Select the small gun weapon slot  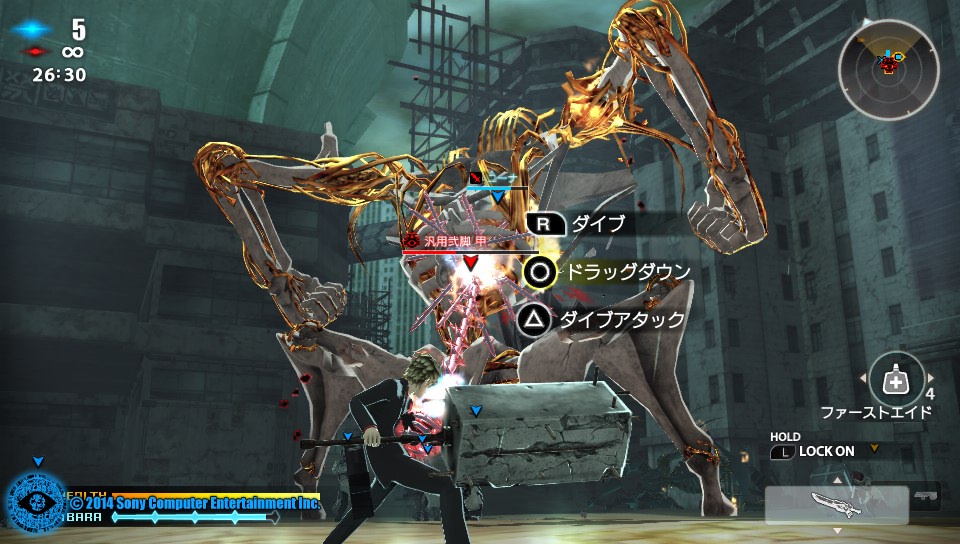click(x=926, y=495)
